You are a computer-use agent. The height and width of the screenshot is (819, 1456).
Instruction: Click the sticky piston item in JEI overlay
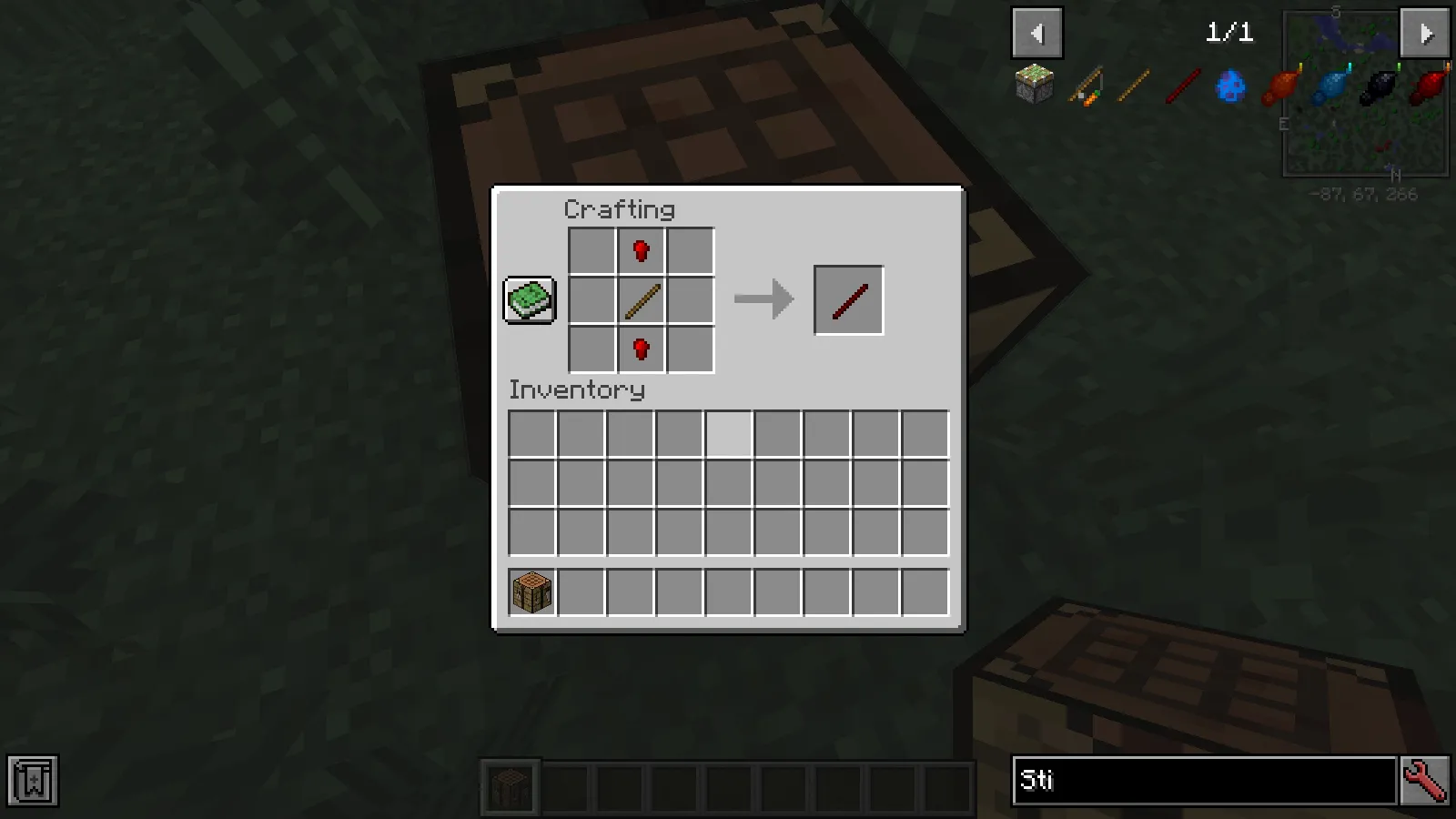click(x=1035, y=86)
